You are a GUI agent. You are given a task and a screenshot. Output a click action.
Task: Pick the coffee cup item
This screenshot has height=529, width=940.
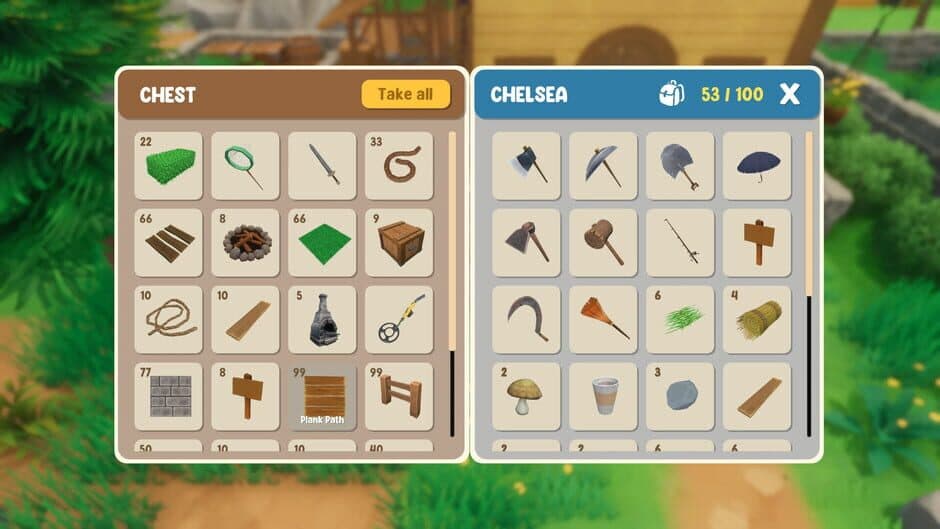coord(603,397)
